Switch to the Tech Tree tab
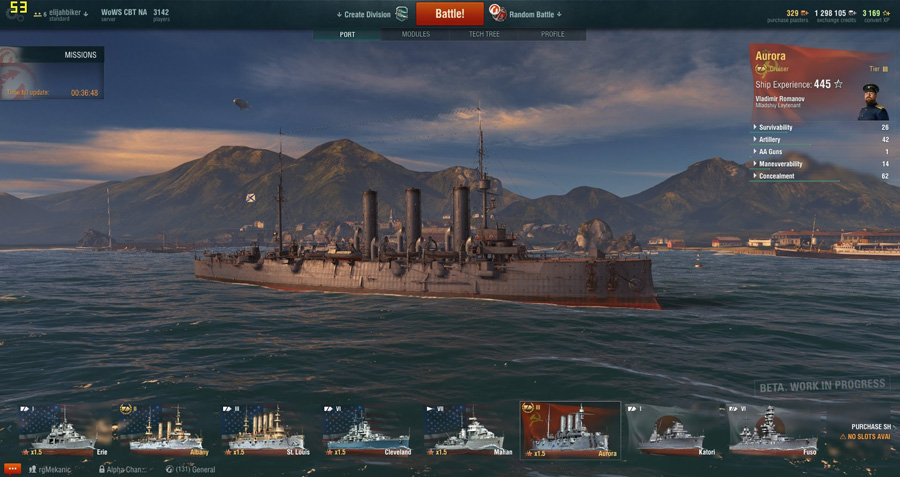Viewport: 900px width, 477px height. pyautogui.click(x=484, y=34)
